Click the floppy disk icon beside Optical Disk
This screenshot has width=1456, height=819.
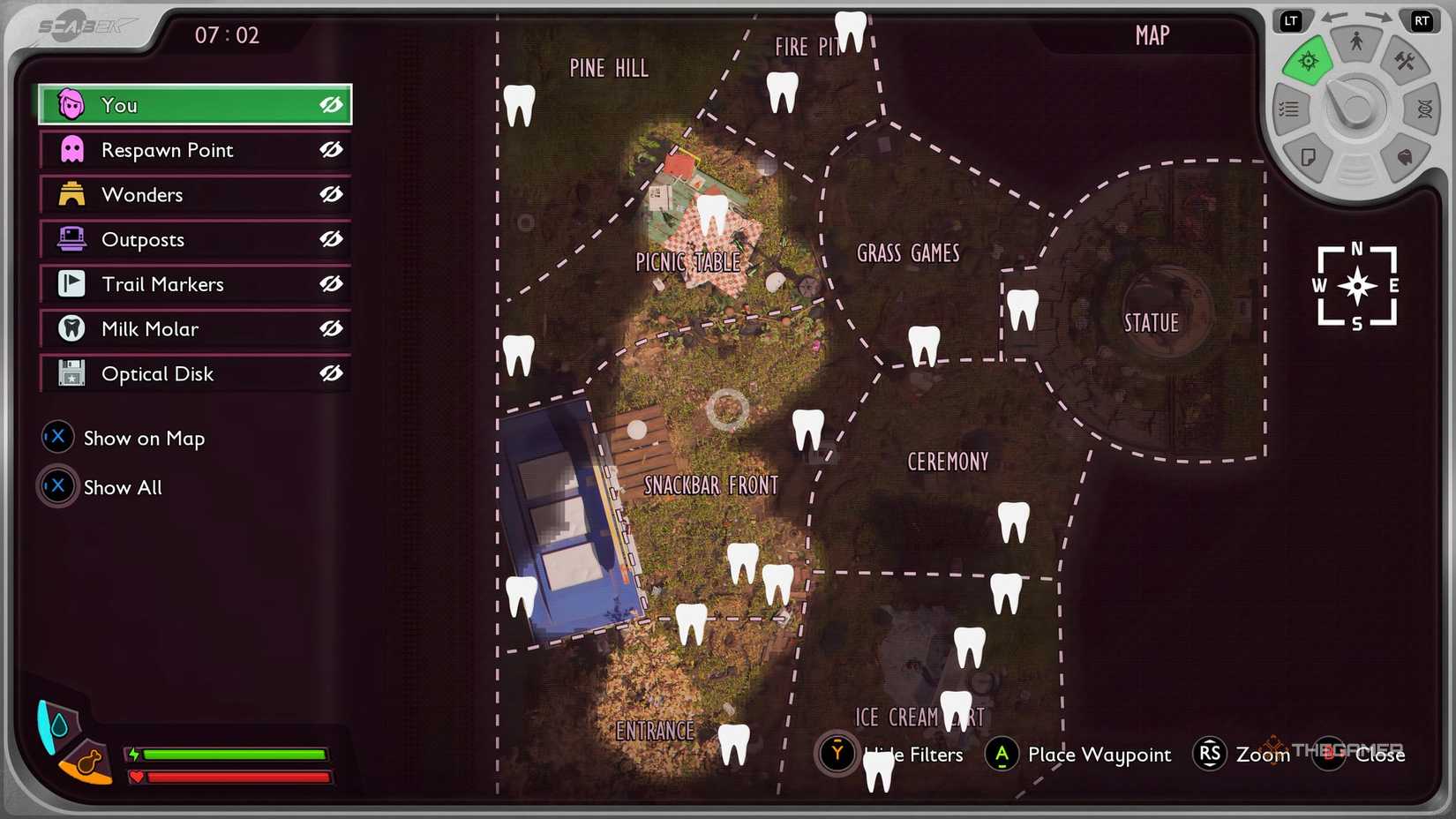[x=71, y=373]
